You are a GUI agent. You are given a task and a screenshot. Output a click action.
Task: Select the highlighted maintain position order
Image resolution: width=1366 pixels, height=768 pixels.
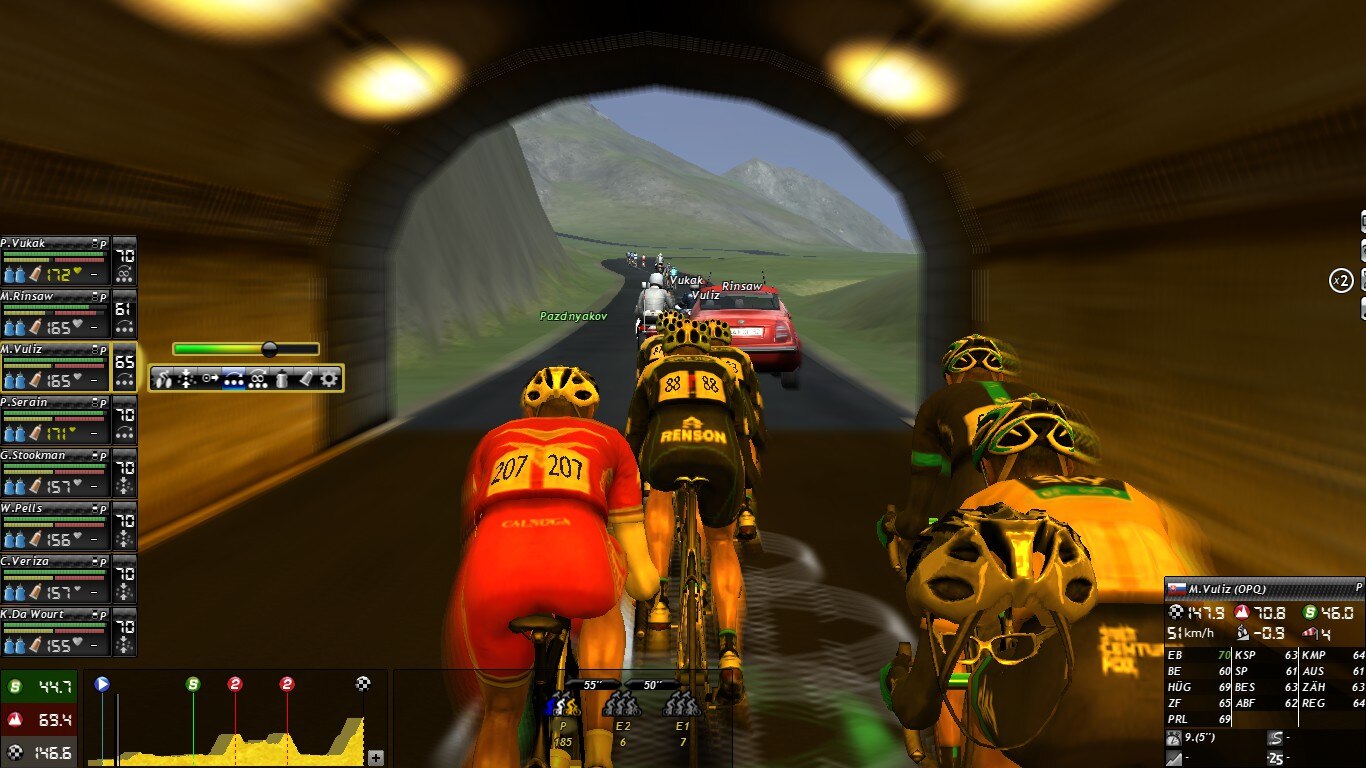[x=234, y=378]
